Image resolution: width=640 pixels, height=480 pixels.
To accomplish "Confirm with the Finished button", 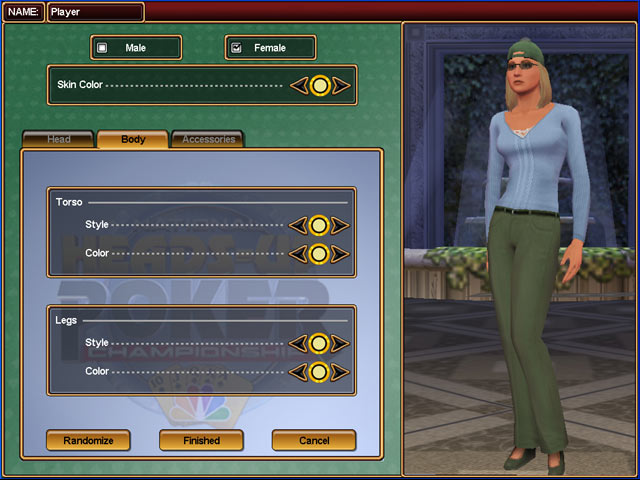I will click(201, 440).
